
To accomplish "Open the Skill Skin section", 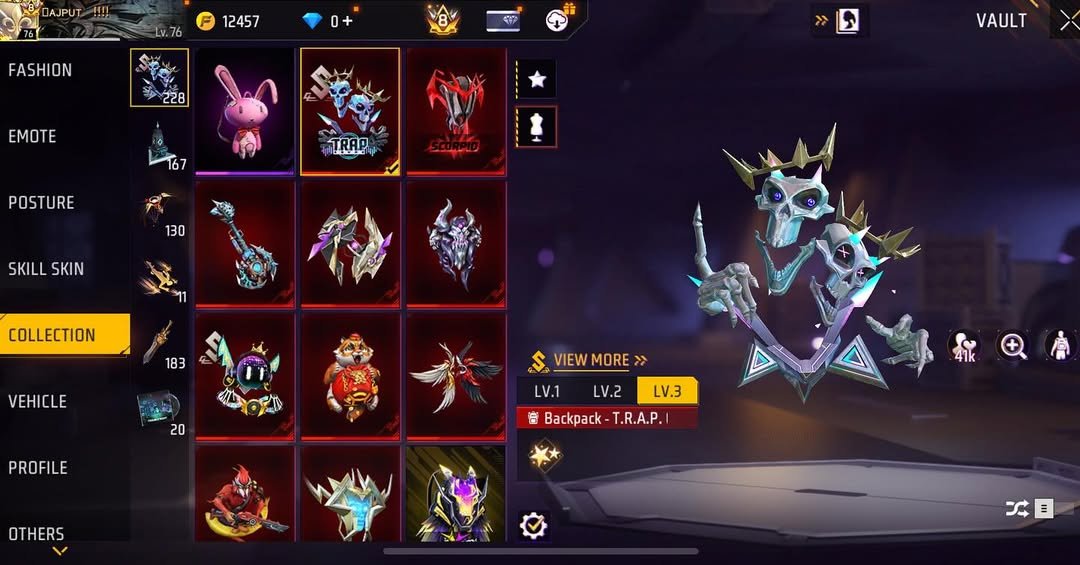I will click(46, 268).
